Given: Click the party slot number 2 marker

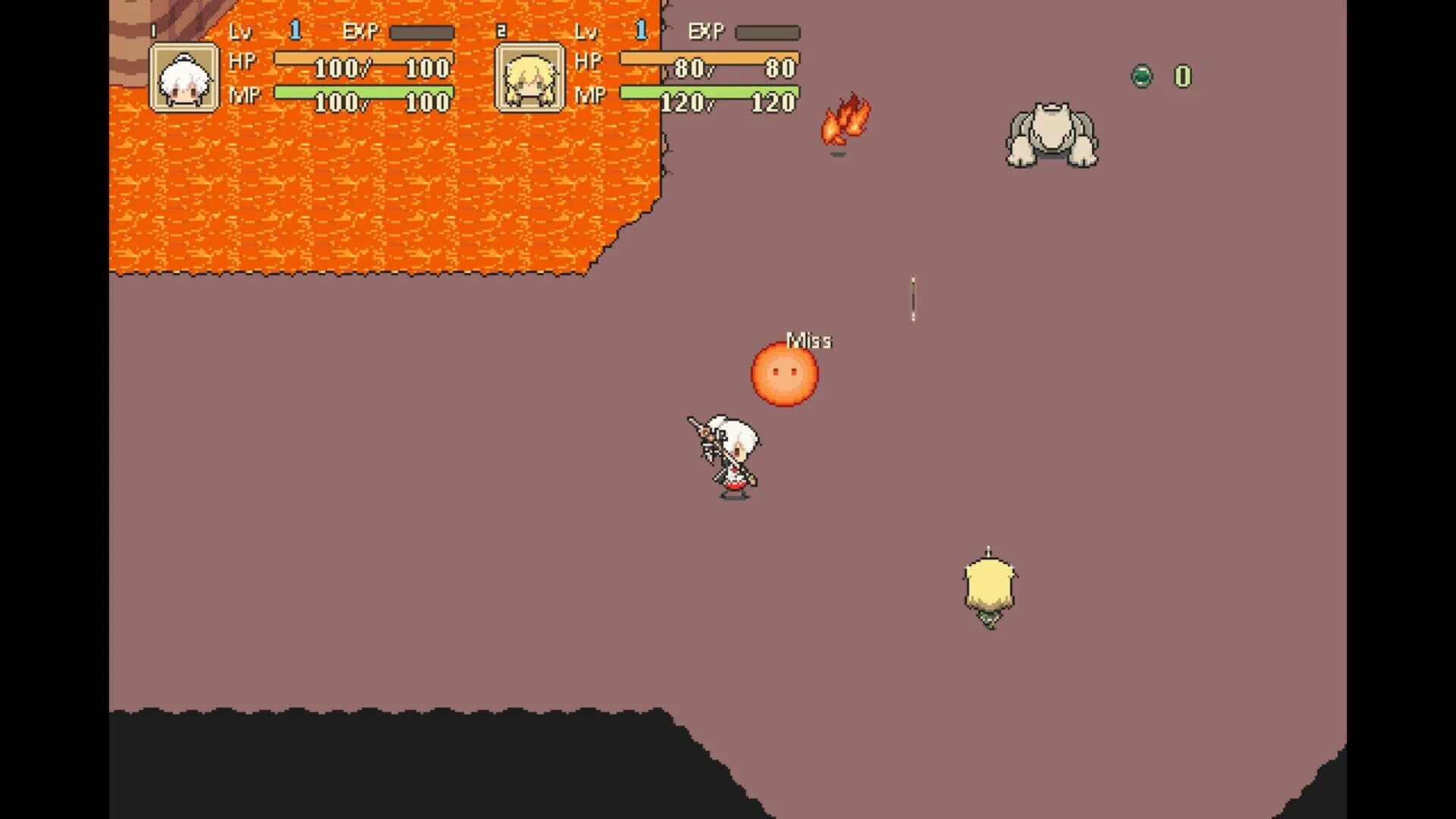Looking at the screenshot, I should coord(502,29).
